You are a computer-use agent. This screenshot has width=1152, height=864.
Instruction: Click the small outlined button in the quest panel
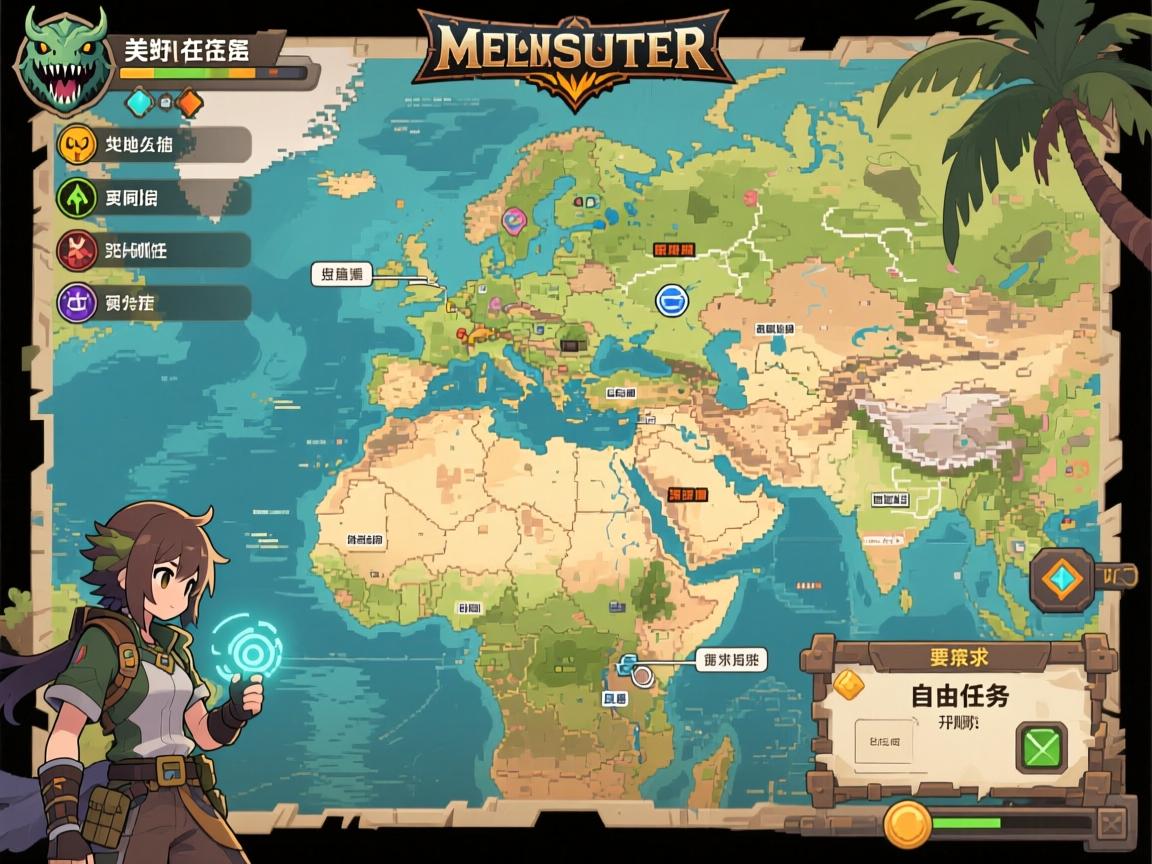tap(884, 742)
